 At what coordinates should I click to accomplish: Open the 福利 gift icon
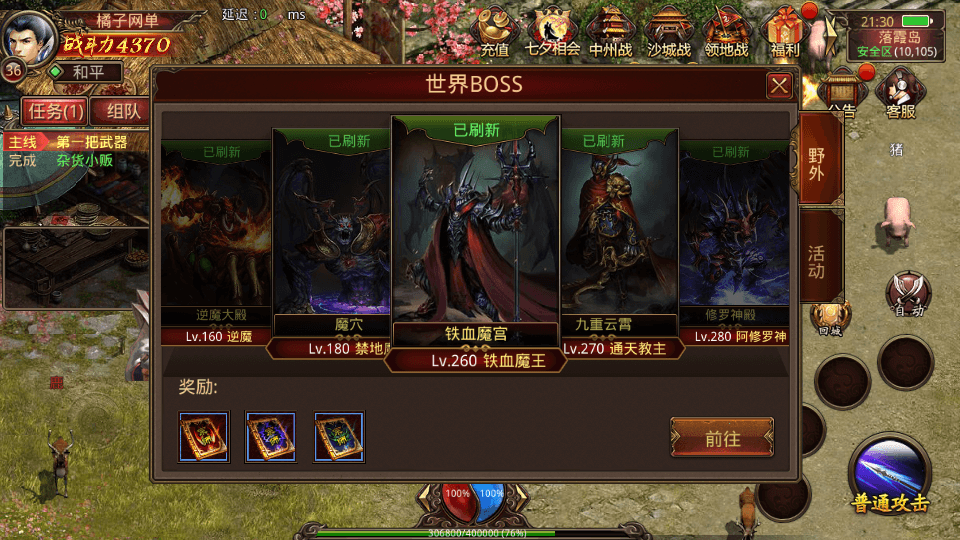tap(785, 30)
